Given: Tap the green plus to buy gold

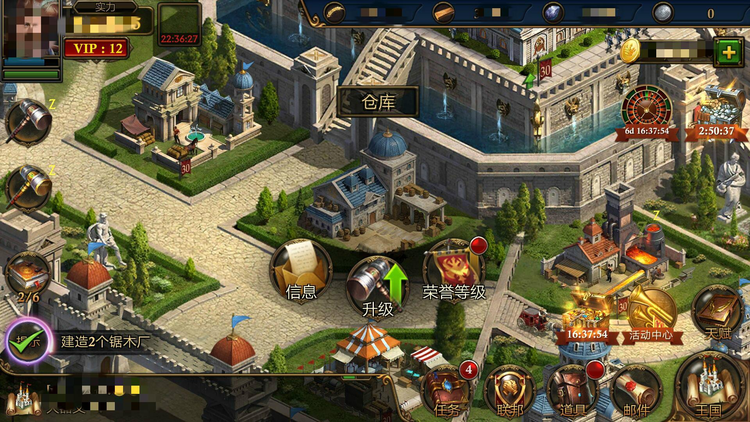Looking at the screenshot, I should click(727, 53).
